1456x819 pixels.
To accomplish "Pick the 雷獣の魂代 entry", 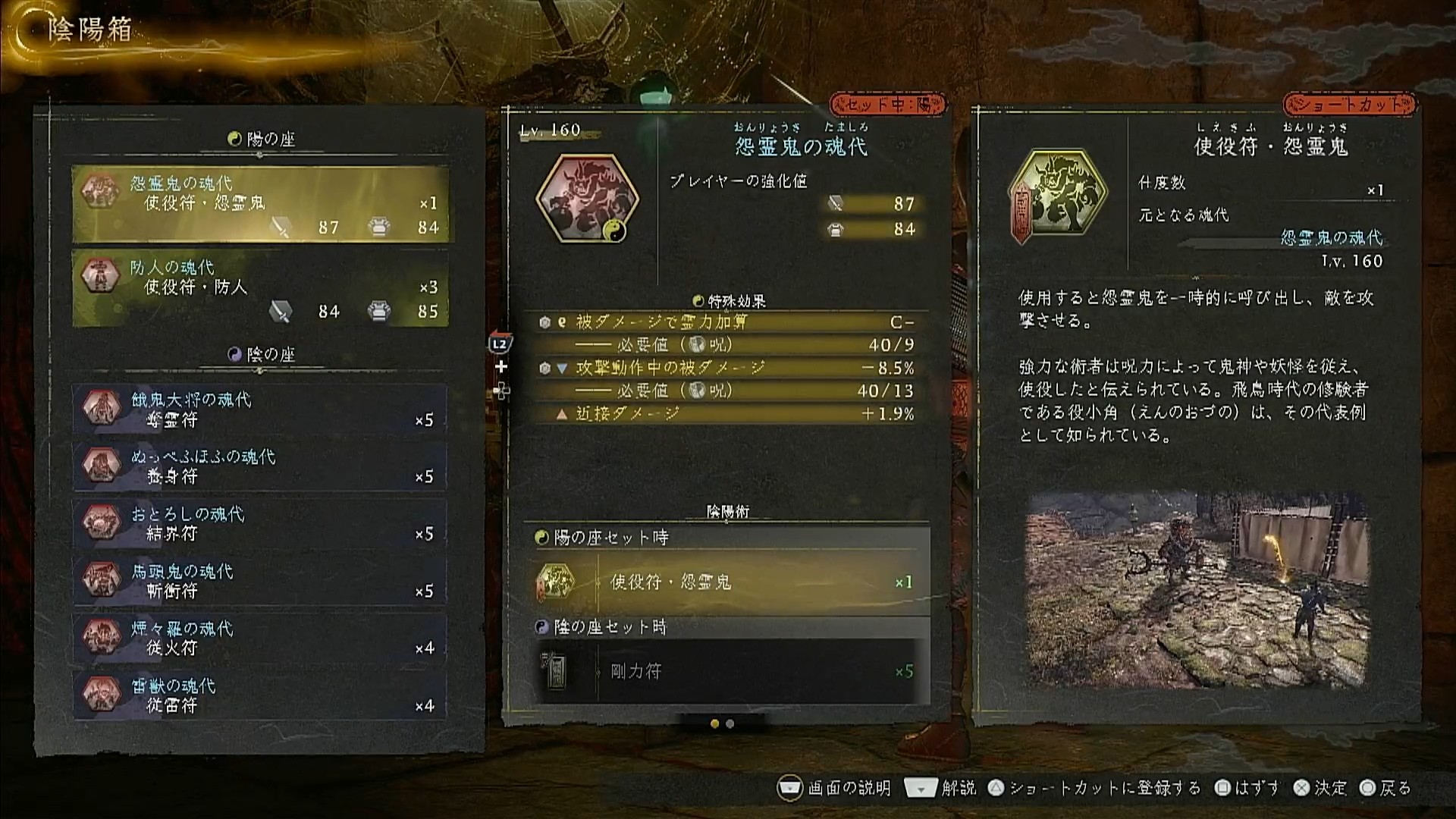I will [x=260, y=695].
